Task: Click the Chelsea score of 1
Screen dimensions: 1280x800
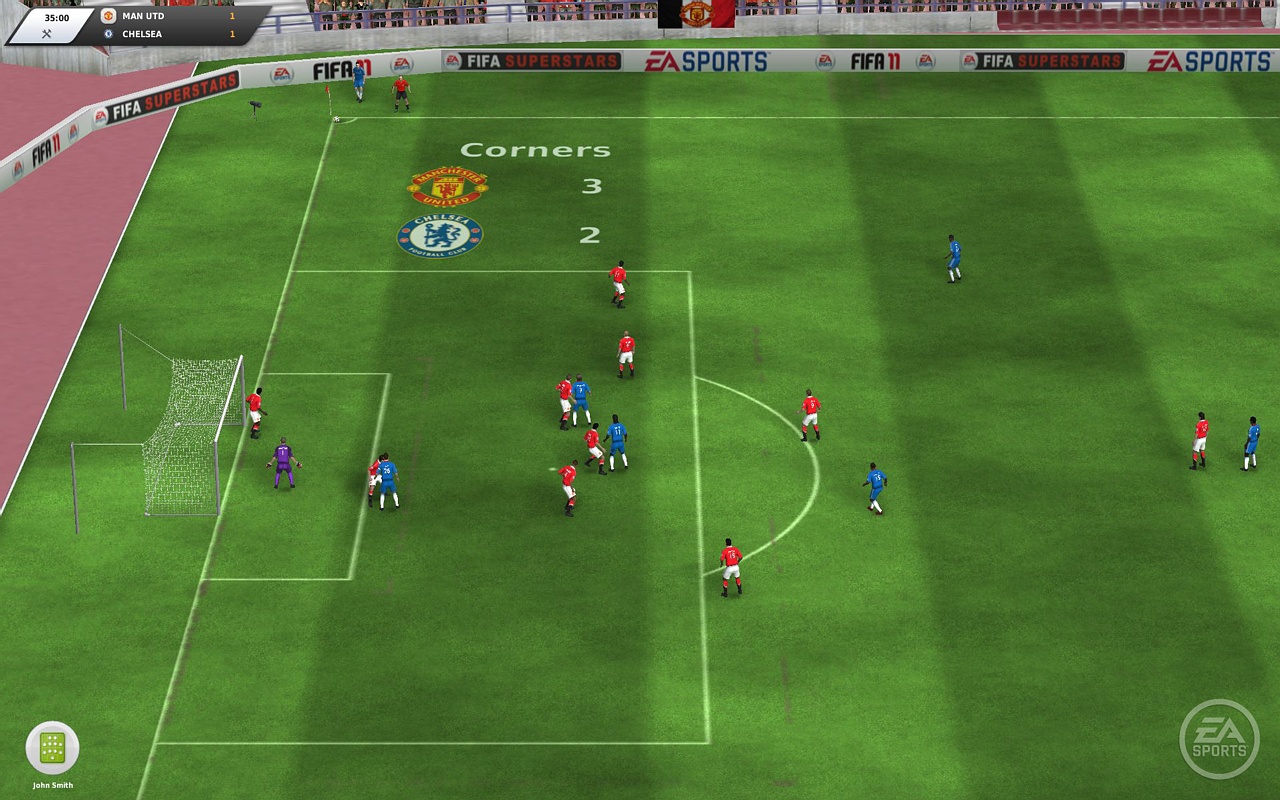Action: (230, 33)
